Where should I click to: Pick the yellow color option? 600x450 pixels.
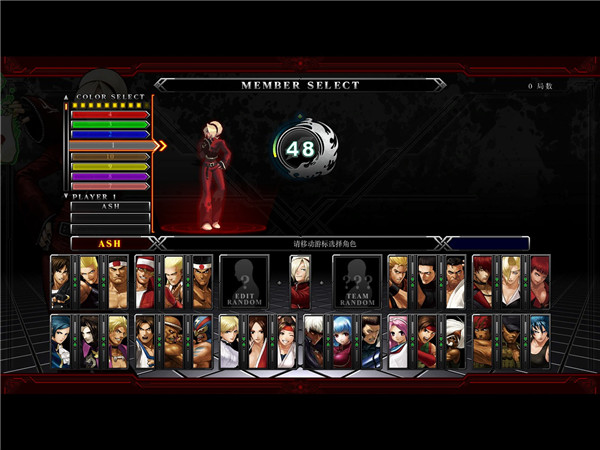[x=108, y=166]
